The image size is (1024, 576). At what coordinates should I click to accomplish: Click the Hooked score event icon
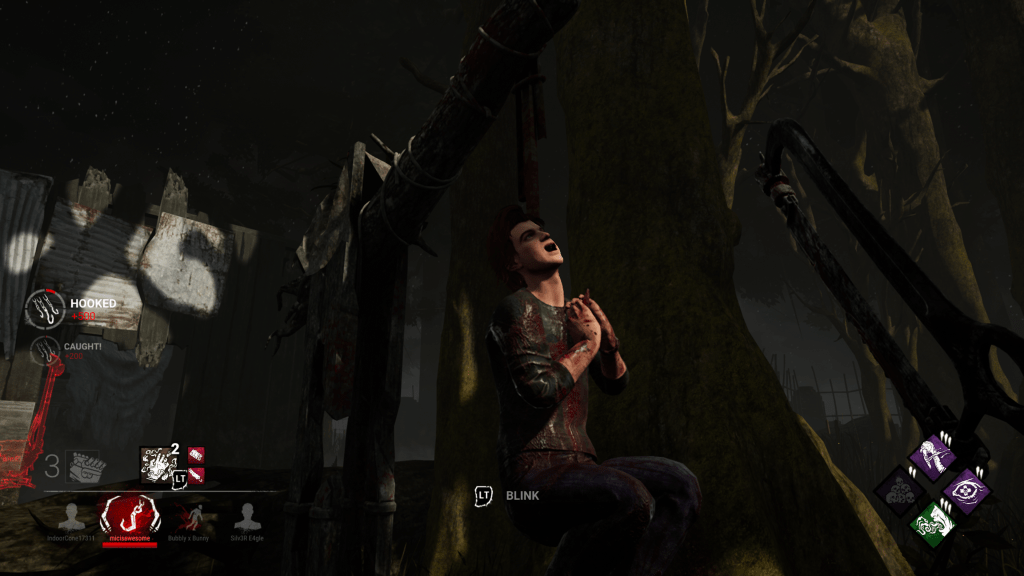pos(45,308)
